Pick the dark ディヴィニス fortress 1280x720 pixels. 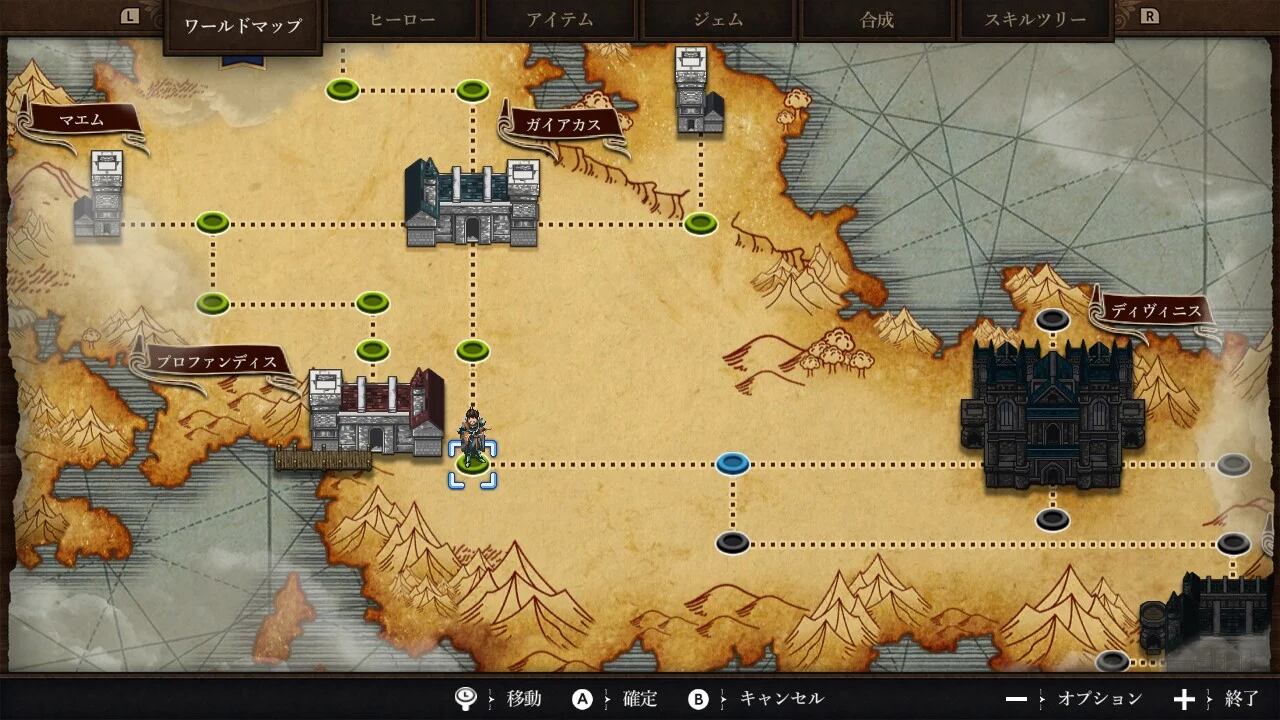[1052, 415]
